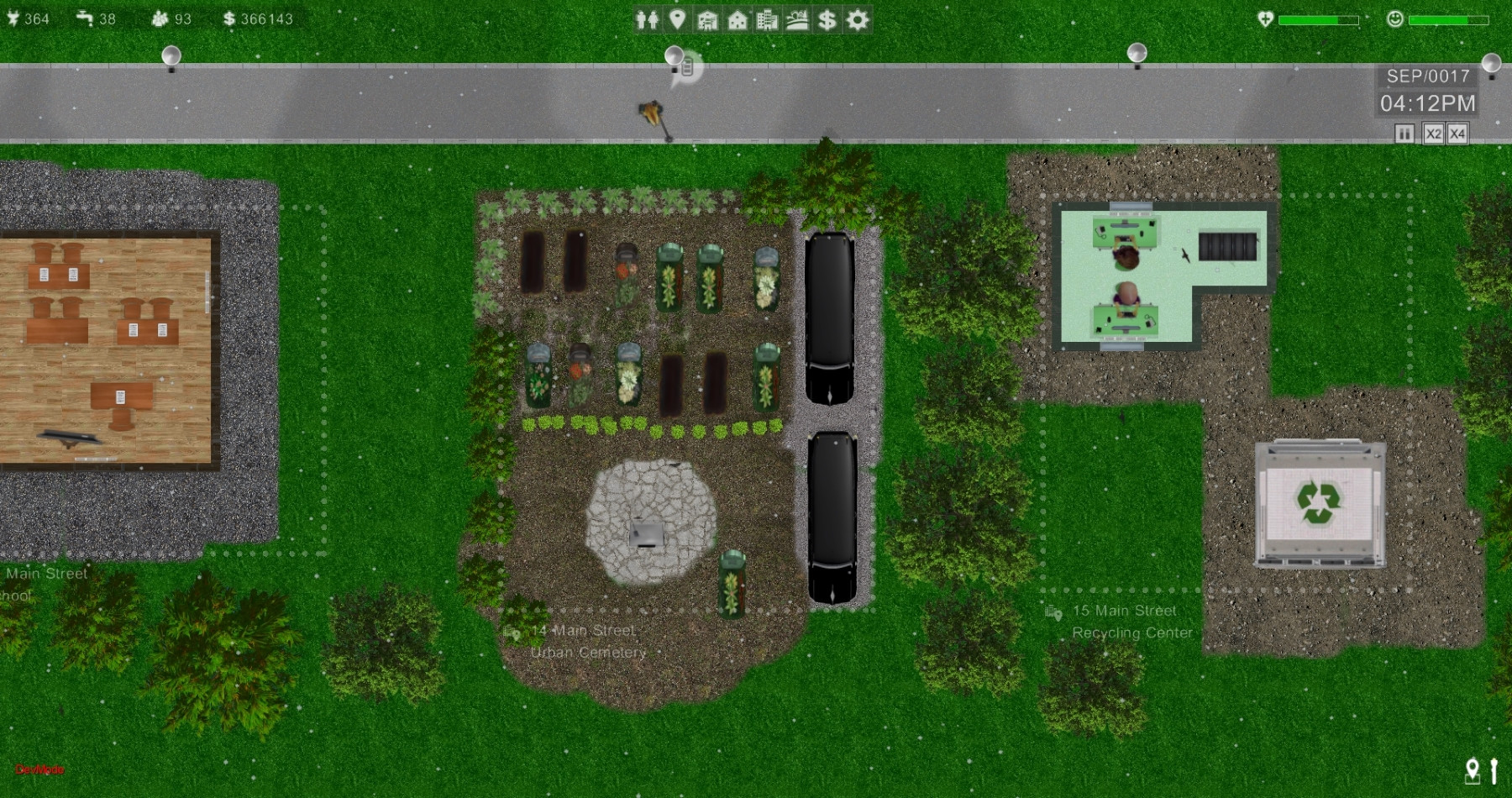Open the citizens panel icon
Screen dimensions: 1512x798
click(x=647, y=18)
